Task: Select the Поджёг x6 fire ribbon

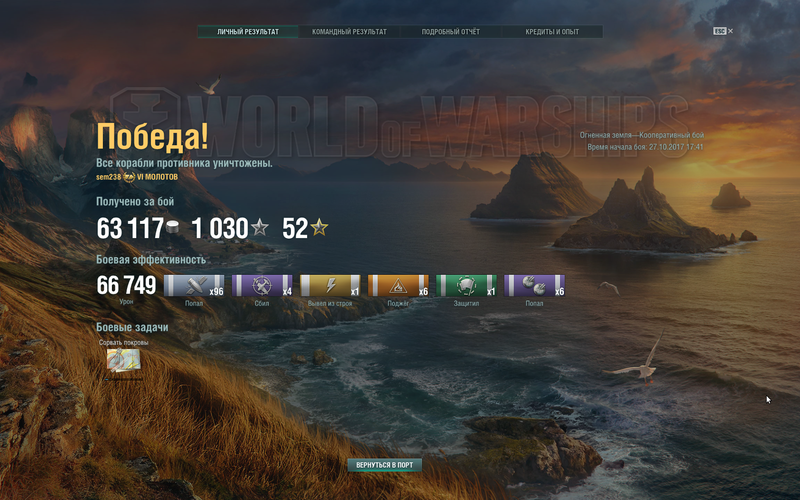Action: pos(398,286)
